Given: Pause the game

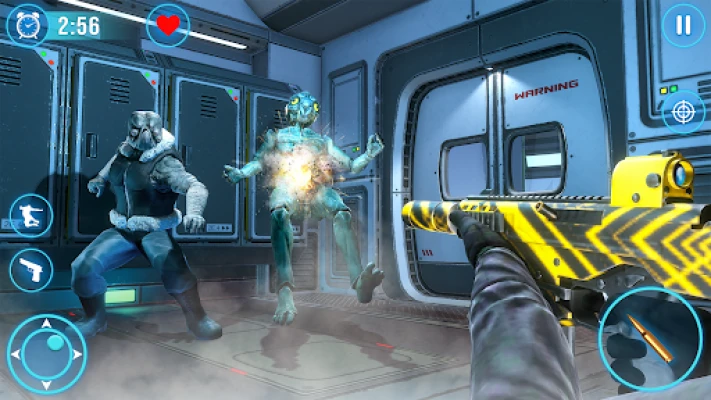Looking at the screenshot, I should point(682,24).
